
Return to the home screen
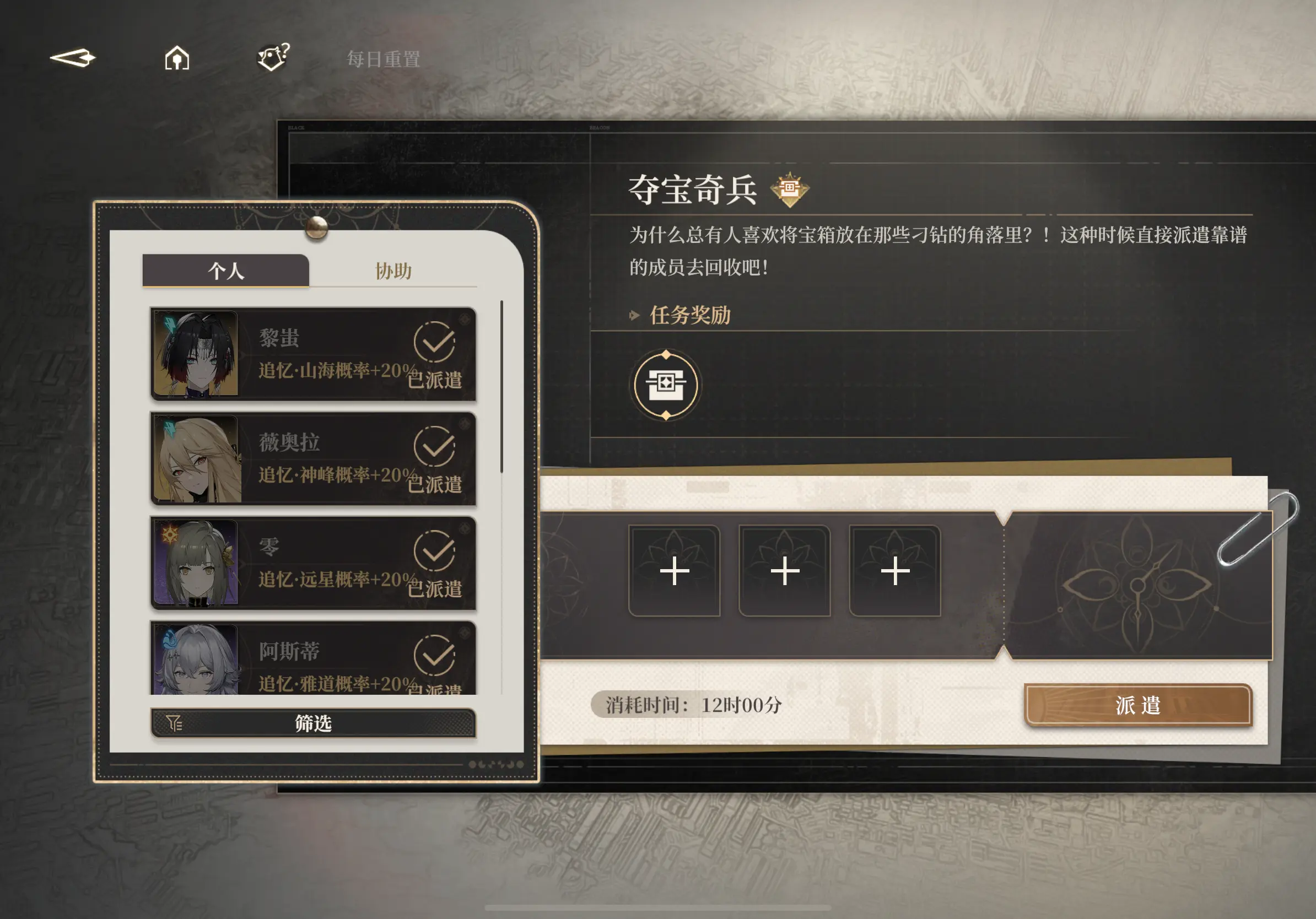176,58
